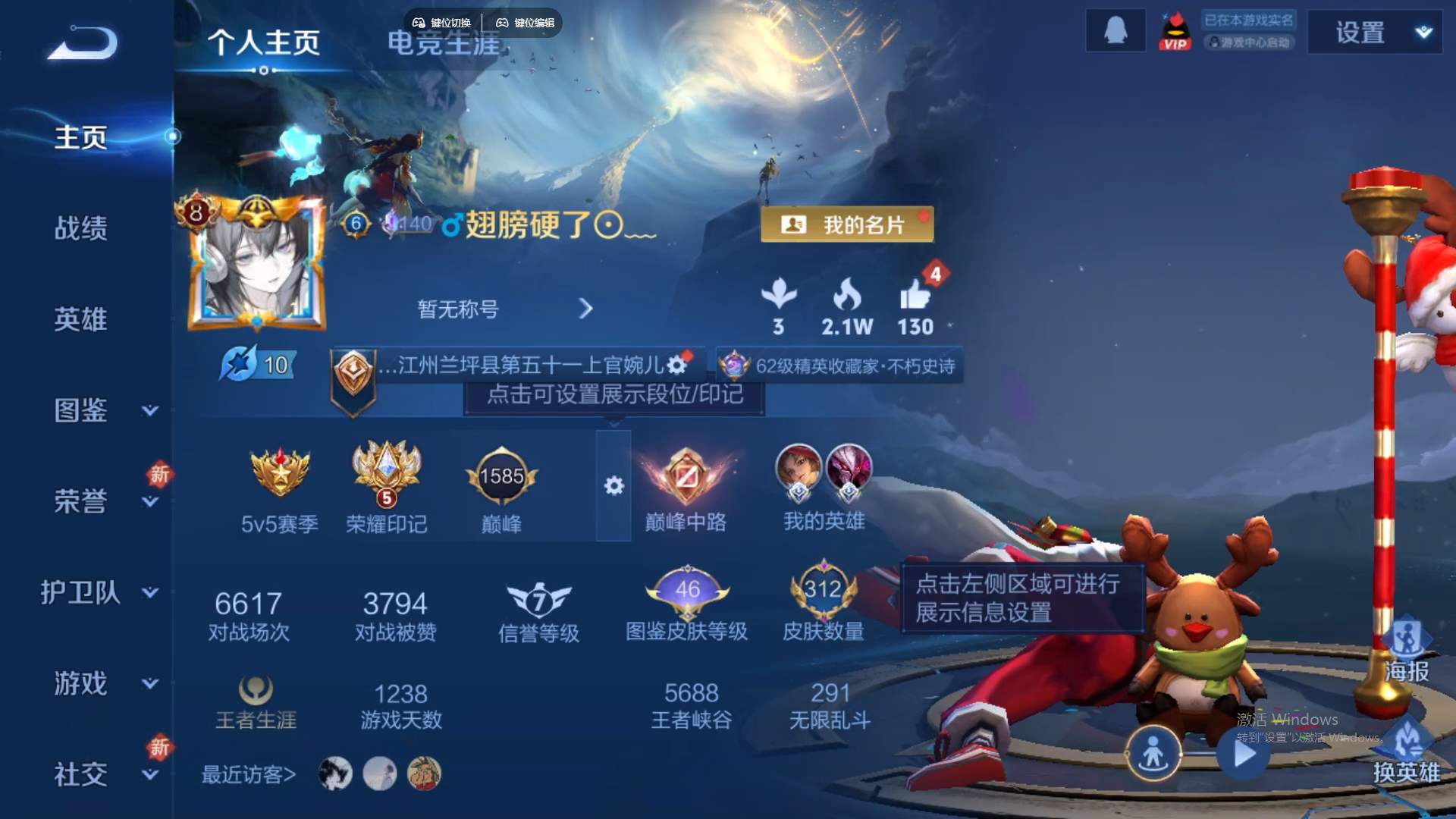This screenshot has width=1456, height=819.
Task: Click the 我的名片 button
Action: click(x=847, y=224)
